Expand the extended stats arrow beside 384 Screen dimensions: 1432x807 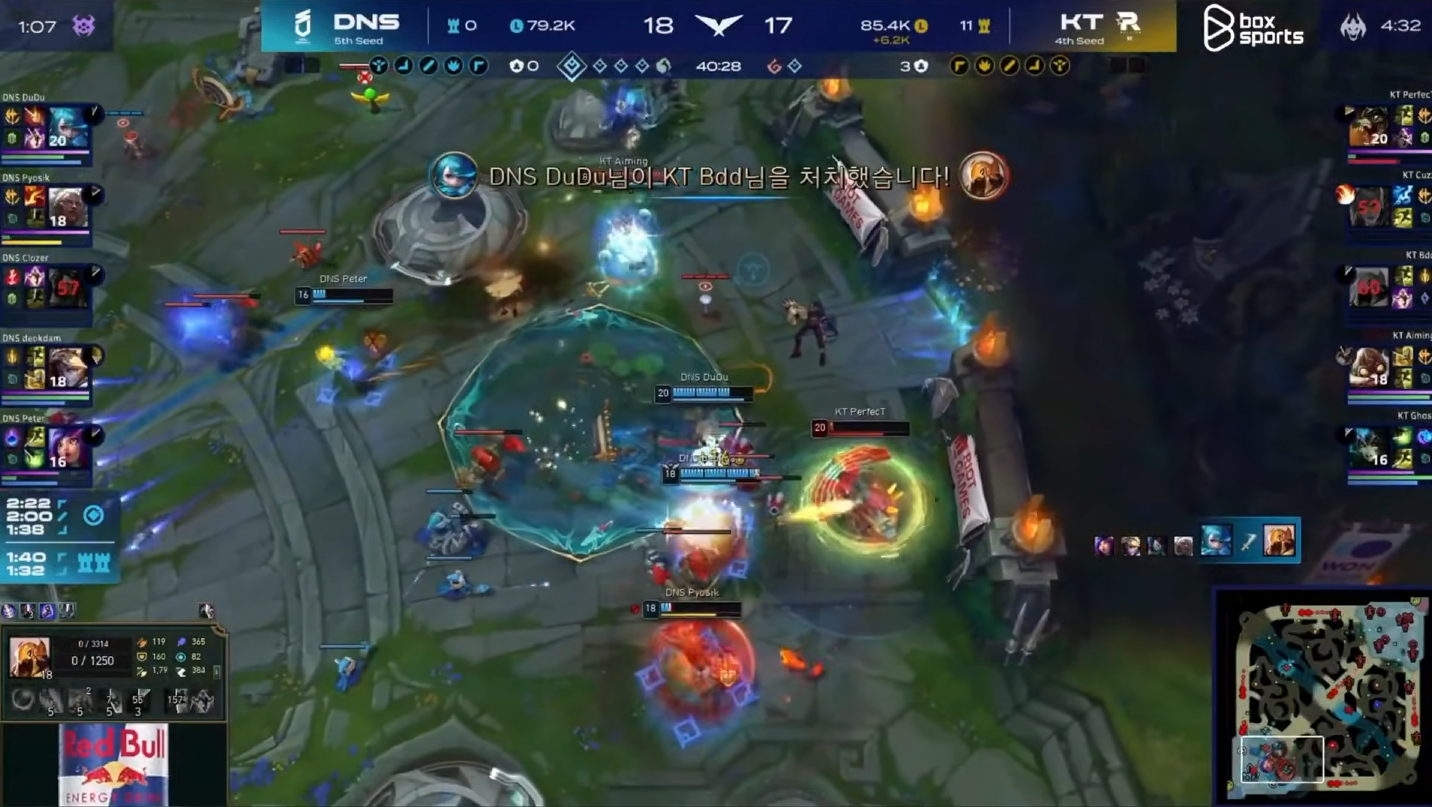pyautogui.click(x=216, y=671)
